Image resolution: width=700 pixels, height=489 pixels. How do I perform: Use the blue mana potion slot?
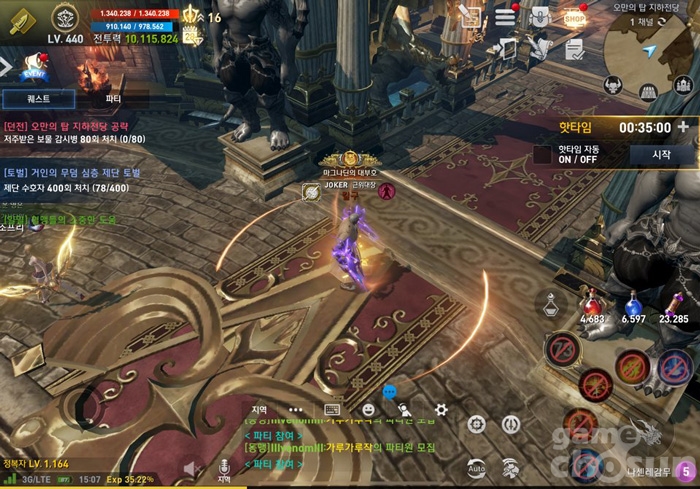[x=632, y=301]
